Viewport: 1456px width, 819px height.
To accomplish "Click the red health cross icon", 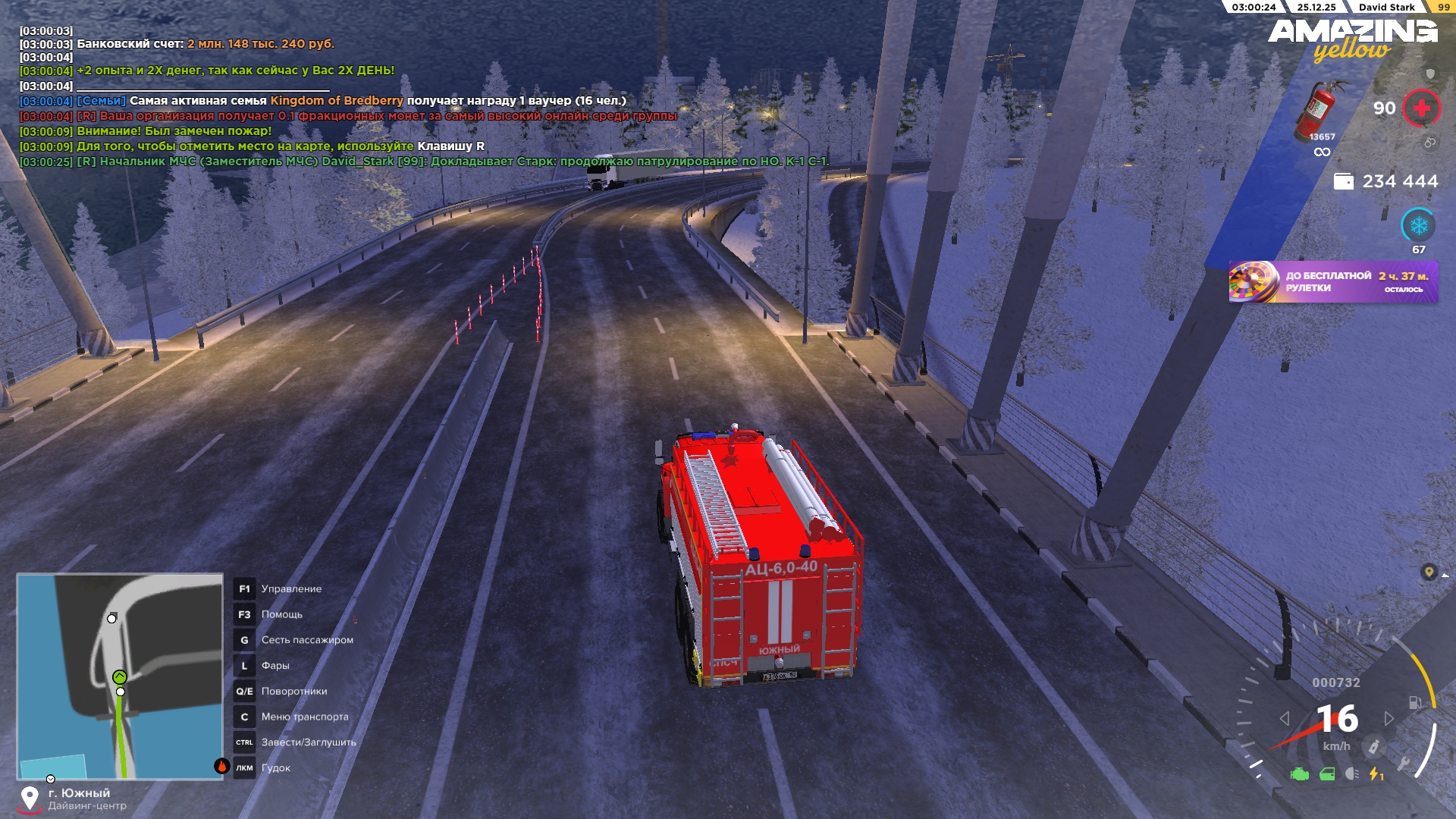I will pos(1421,108).
